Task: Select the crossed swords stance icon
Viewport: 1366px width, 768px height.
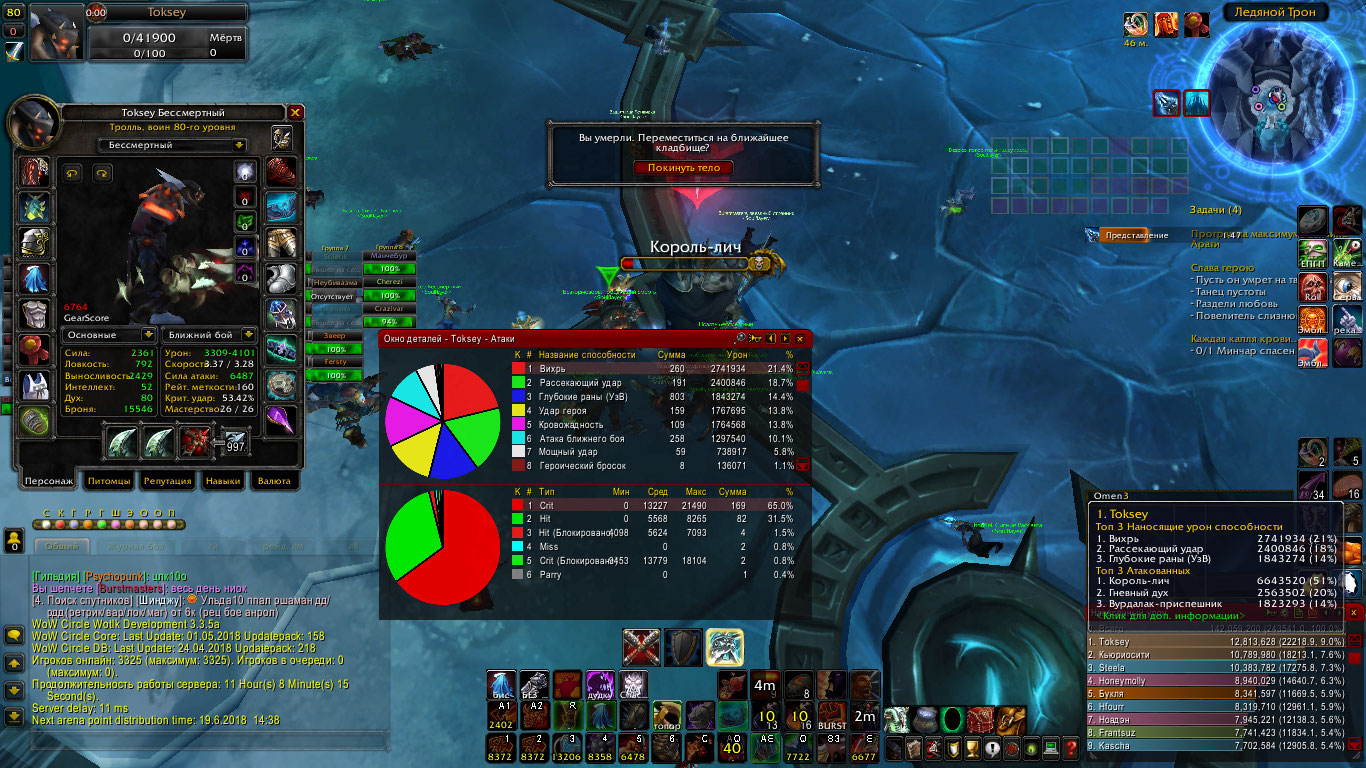Action: pyautogui.click(x=641, y=647)
